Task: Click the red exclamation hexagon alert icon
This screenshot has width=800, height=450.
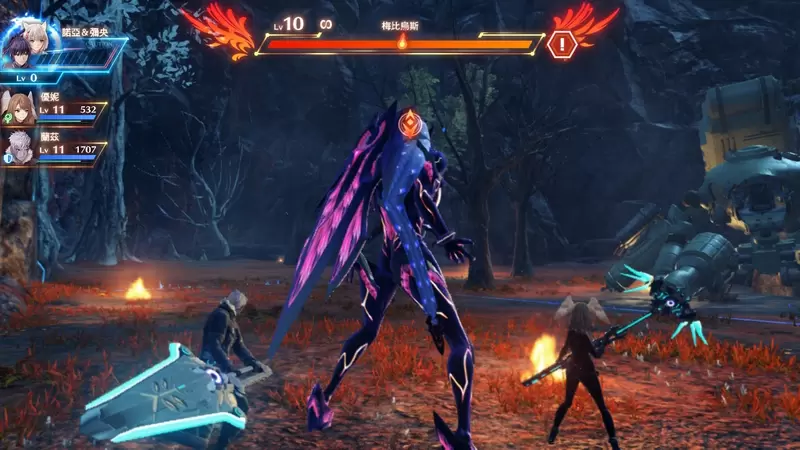Action: 561,44
